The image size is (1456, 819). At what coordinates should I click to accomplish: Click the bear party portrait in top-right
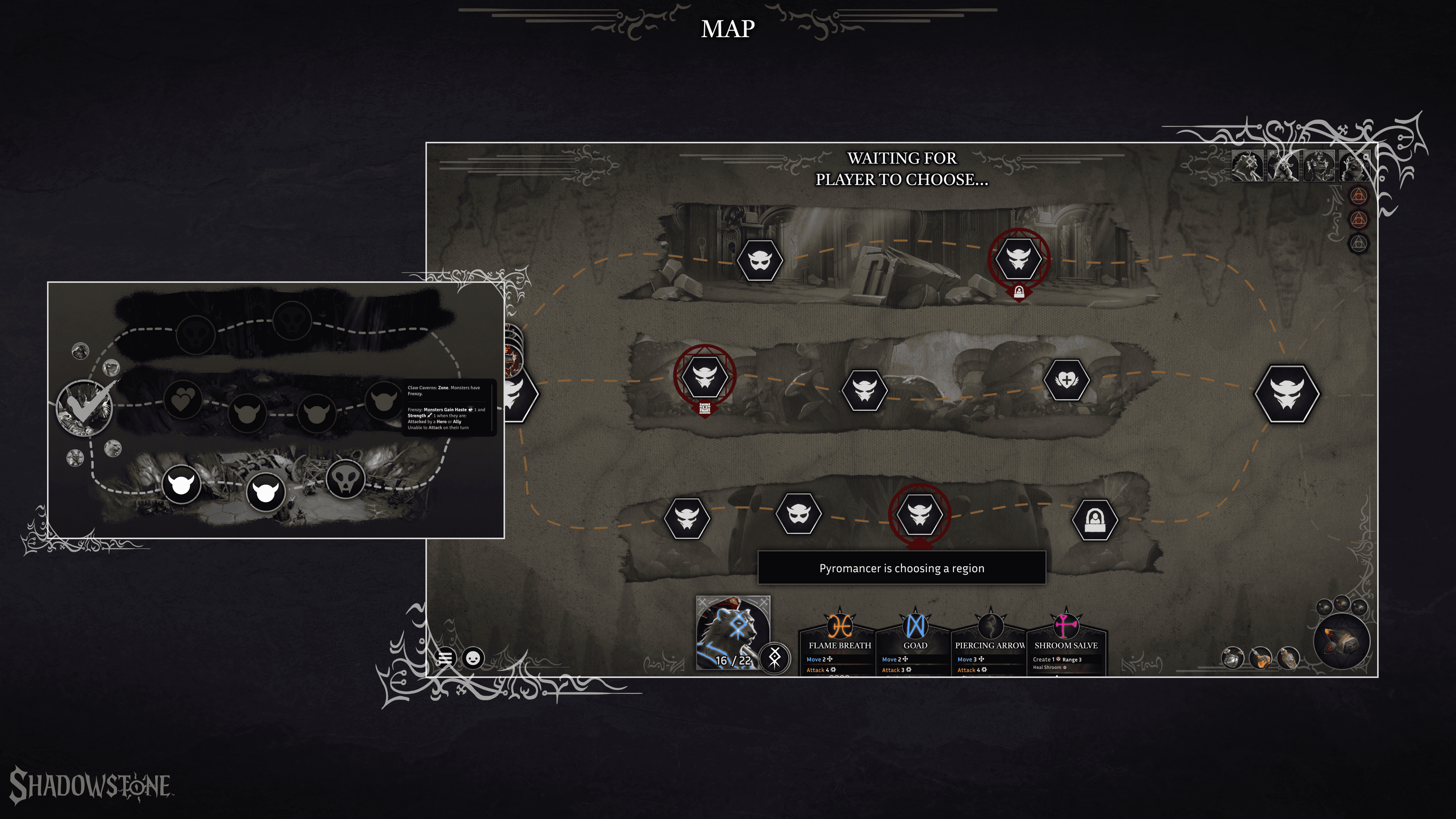pos(1247,166)
